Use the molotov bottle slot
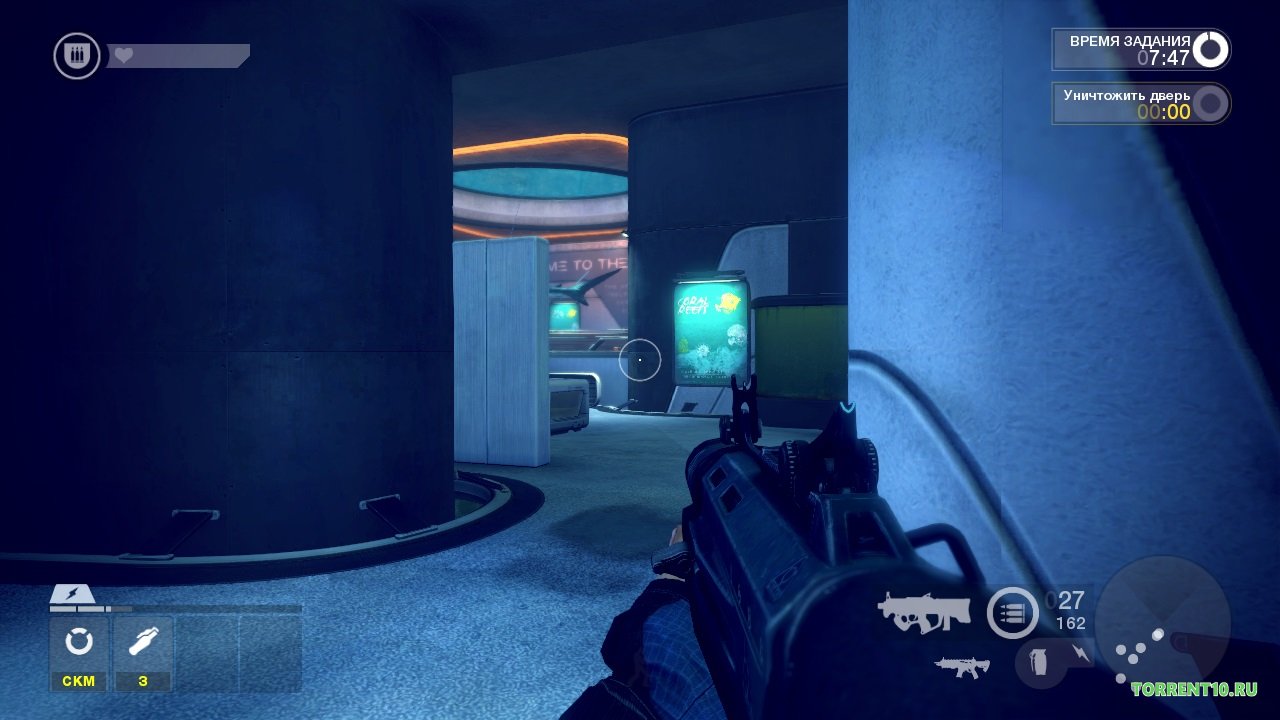This screenshot has width=1280, height=720. pyautogui.click(x=143, y=652)
